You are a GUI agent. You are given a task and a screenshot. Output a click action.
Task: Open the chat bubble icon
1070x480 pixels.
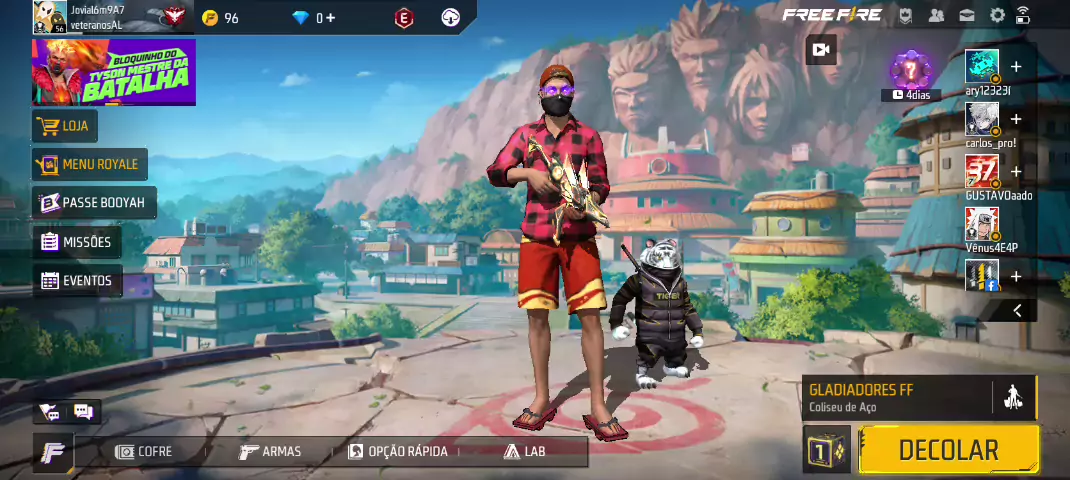click(x=83, y=411)
